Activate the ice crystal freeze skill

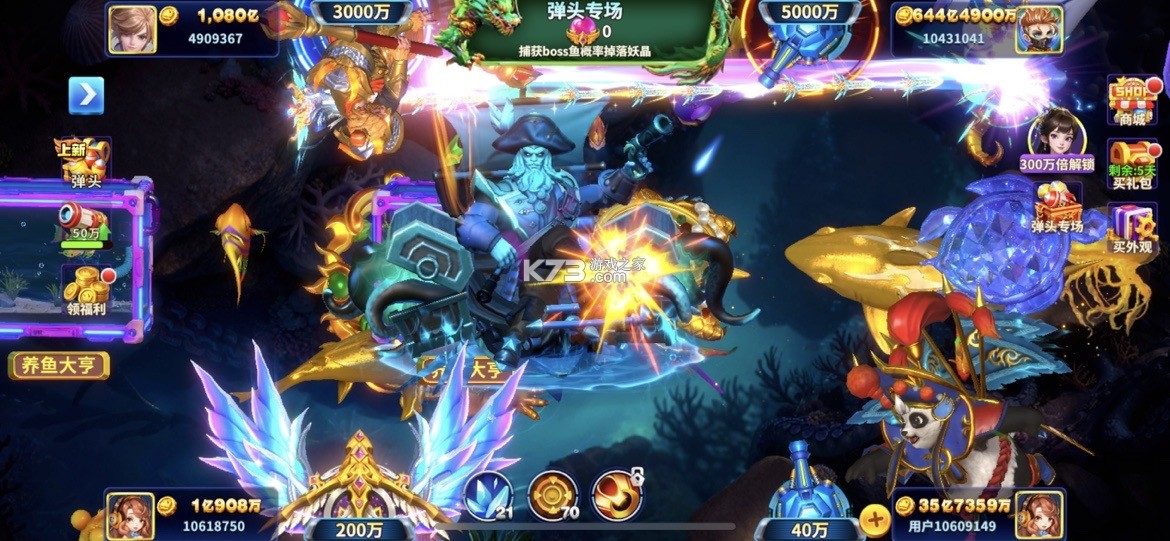[x=488, y=494]
